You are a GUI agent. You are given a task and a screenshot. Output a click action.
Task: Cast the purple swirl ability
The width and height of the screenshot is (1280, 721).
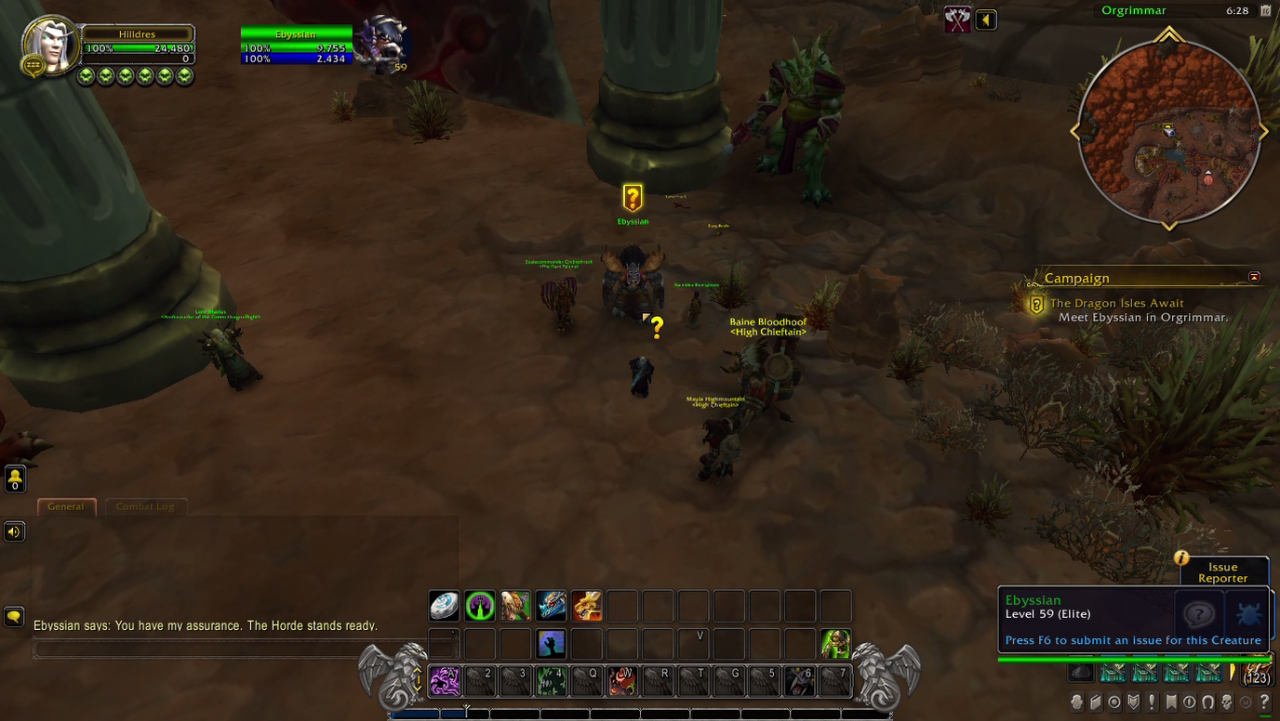coord(444,681)
